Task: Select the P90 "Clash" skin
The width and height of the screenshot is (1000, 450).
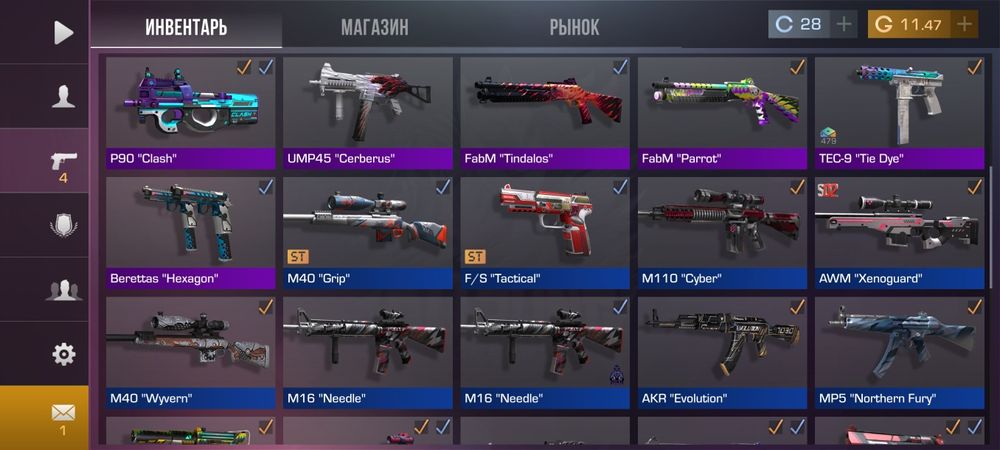Action: tap(190, 112)
